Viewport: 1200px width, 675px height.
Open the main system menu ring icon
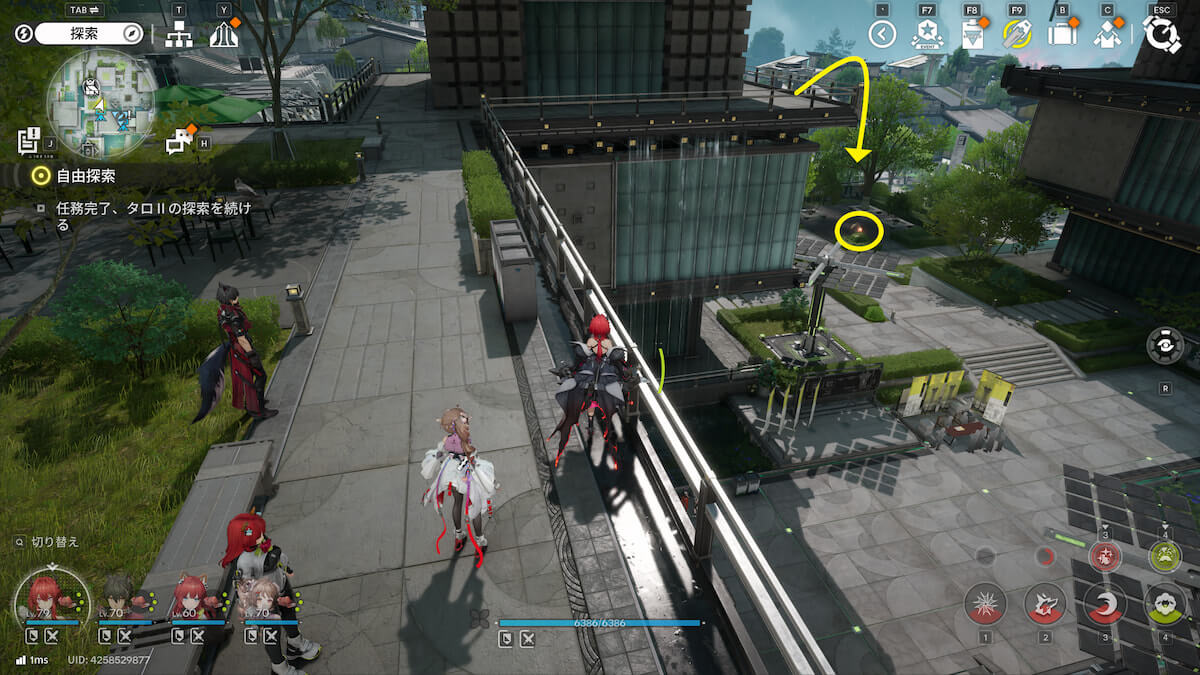(x=1161, y=33)
